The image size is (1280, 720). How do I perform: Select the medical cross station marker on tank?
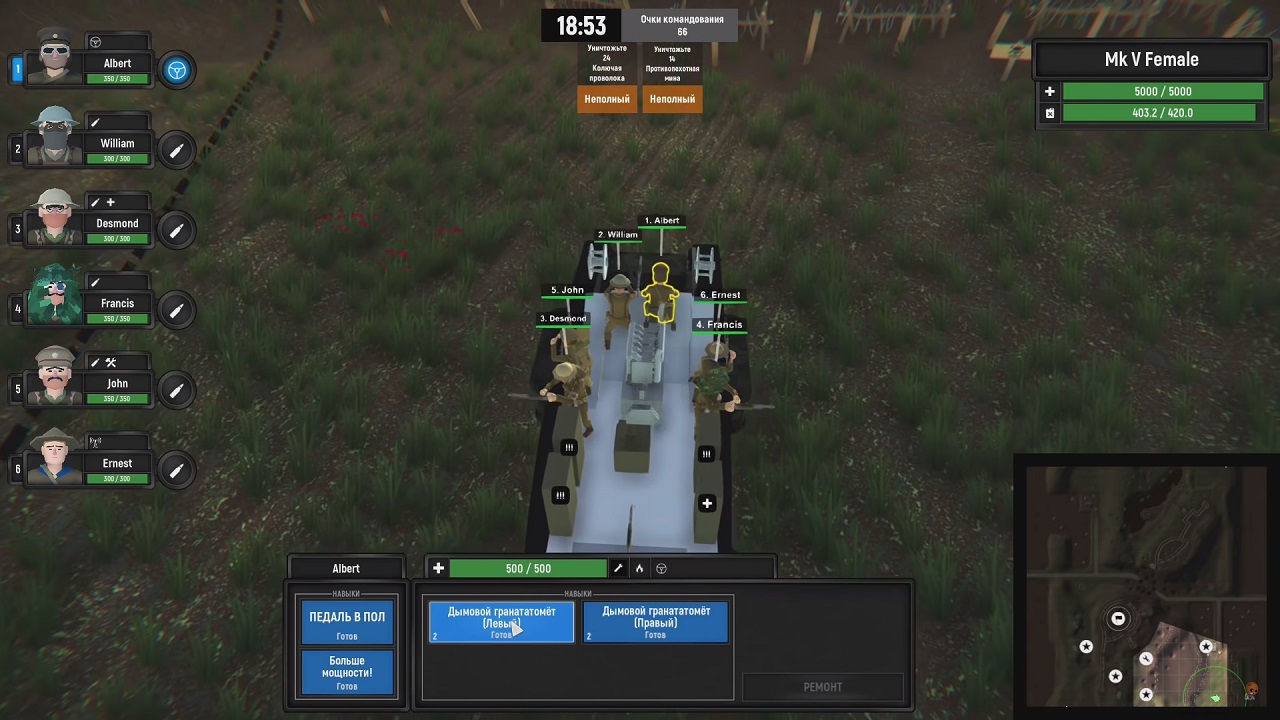[707, 503]
